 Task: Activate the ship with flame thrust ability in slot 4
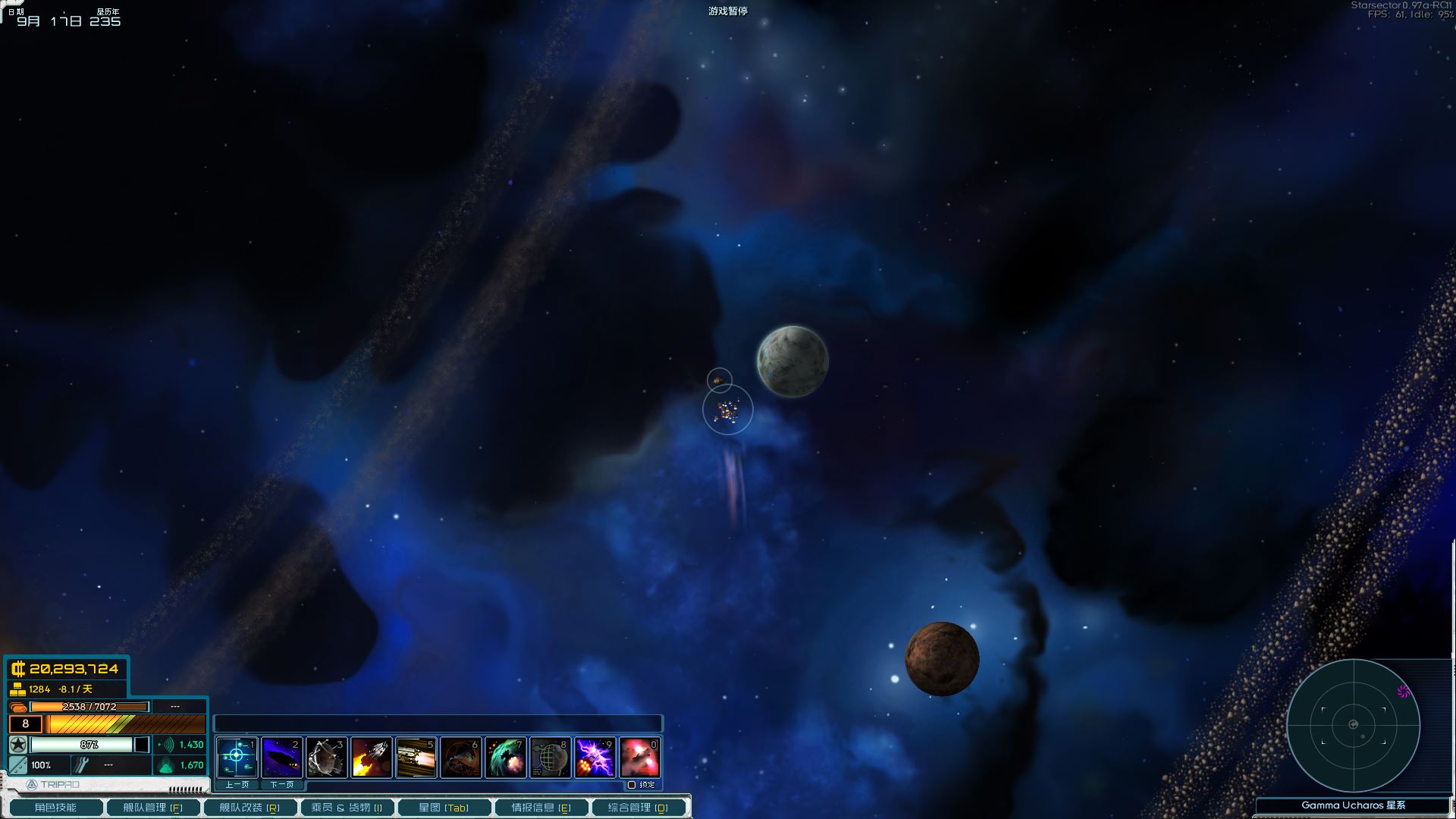point(371,757)
